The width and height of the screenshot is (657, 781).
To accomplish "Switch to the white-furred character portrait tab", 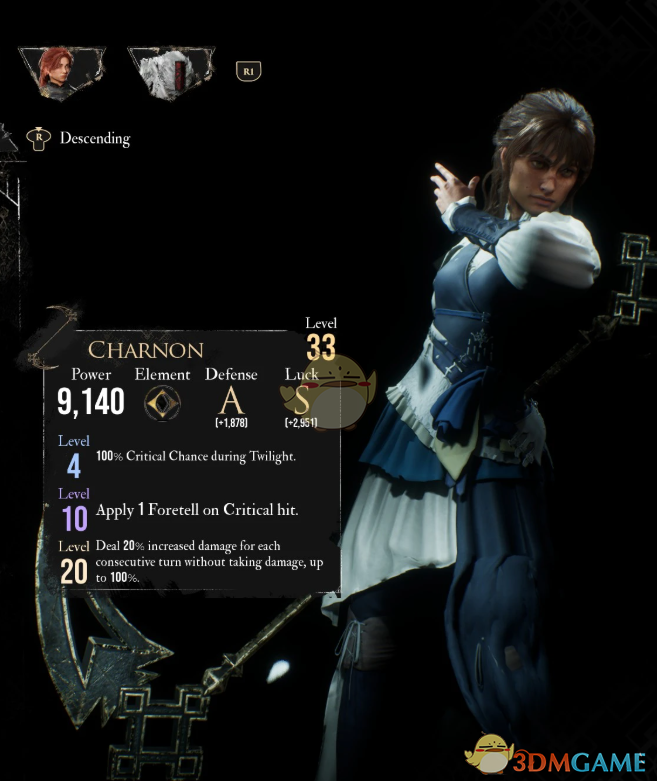I will click(169, 72).
